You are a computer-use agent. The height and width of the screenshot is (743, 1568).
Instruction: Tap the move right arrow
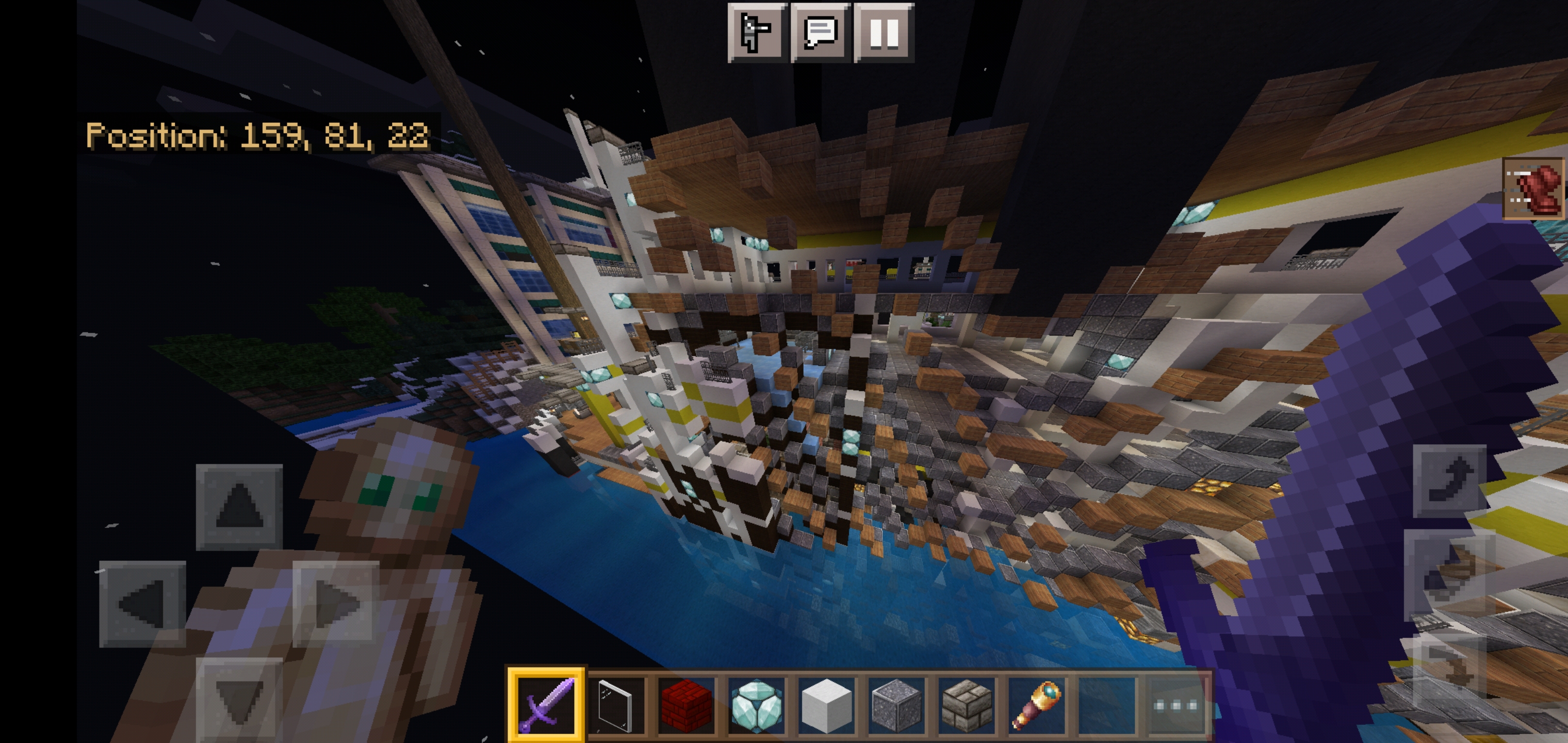(335, 604)
